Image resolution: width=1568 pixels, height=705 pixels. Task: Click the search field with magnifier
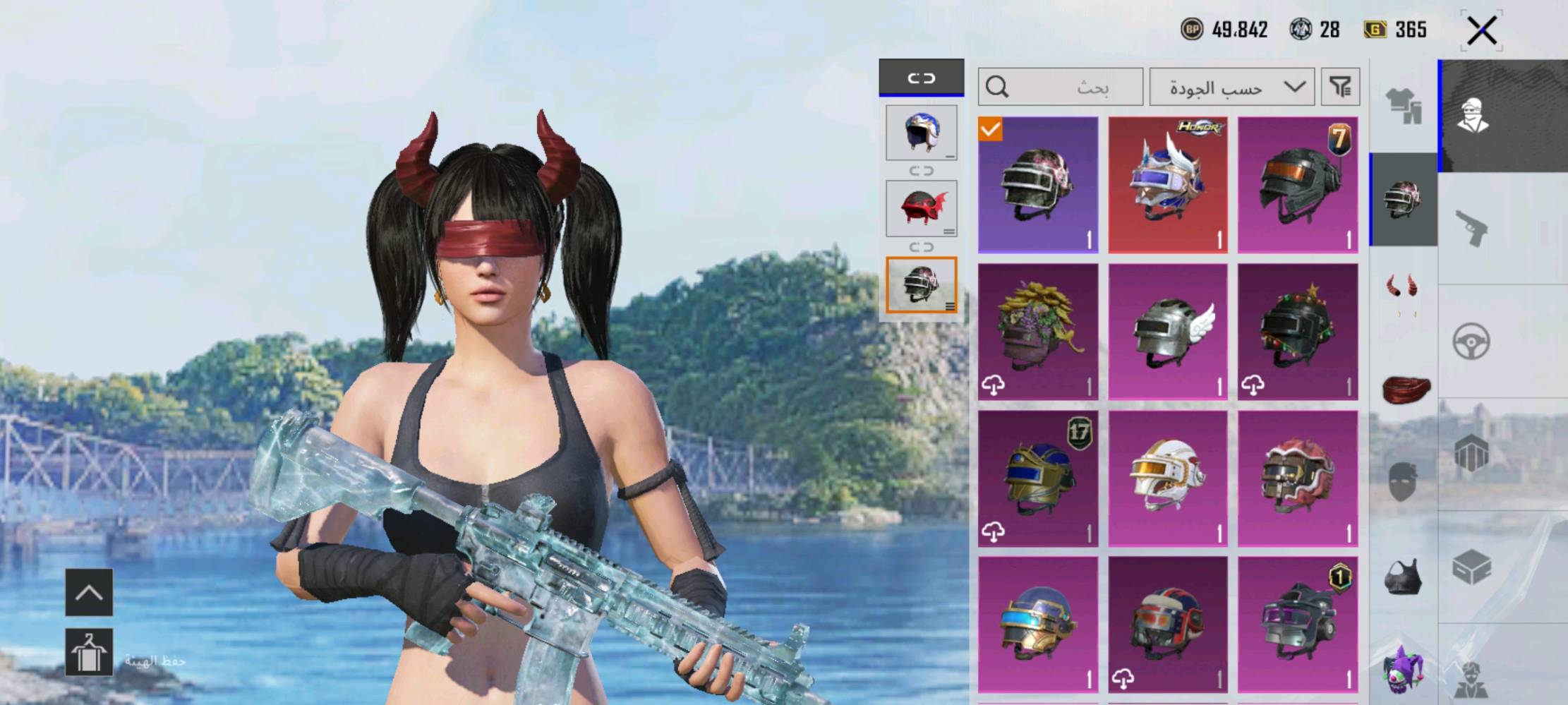pyautogui.click(x=1060, y=88)
